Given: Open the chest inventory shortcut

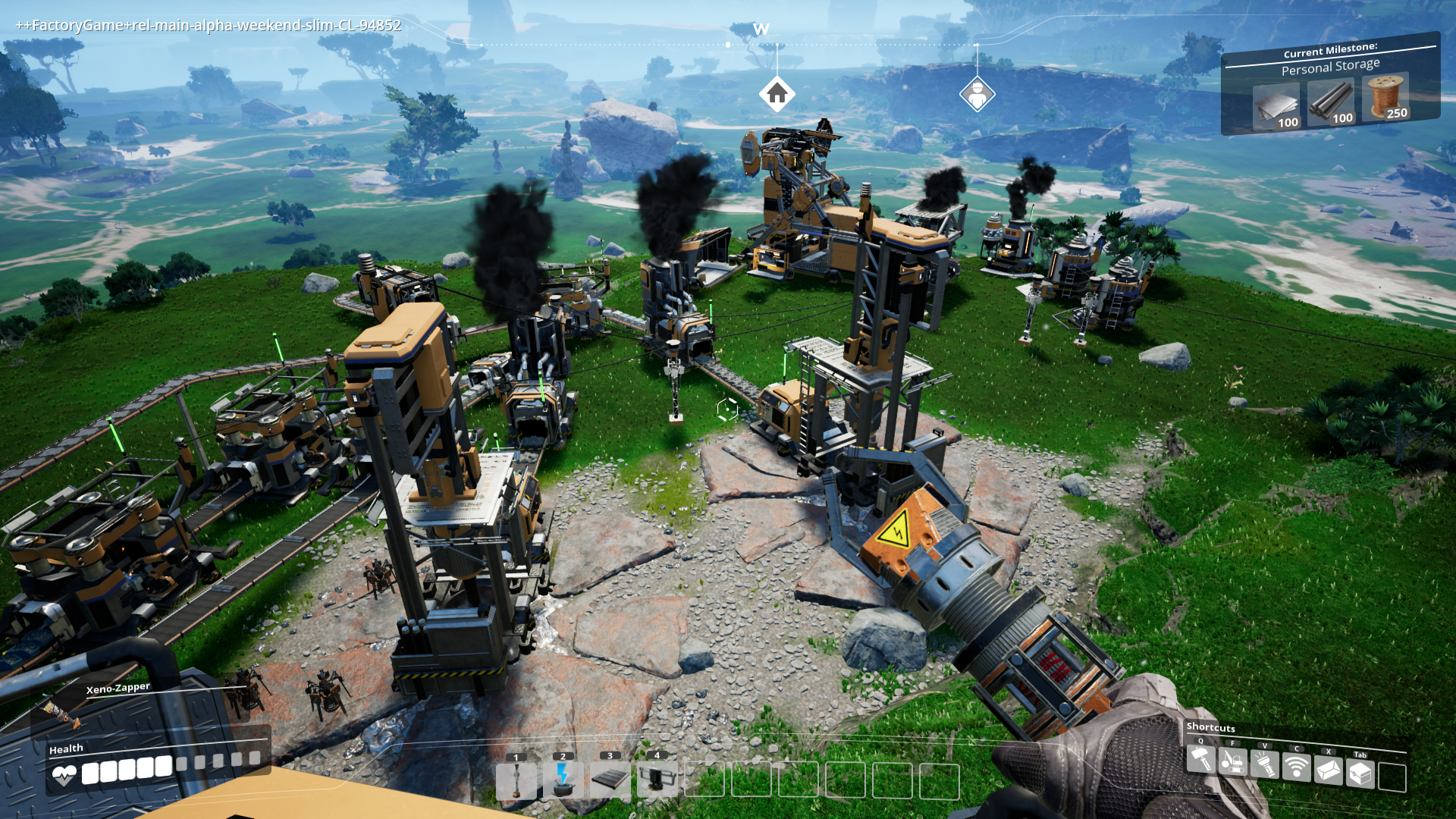Looking at the screenshot, I should tap(1360, 773).
